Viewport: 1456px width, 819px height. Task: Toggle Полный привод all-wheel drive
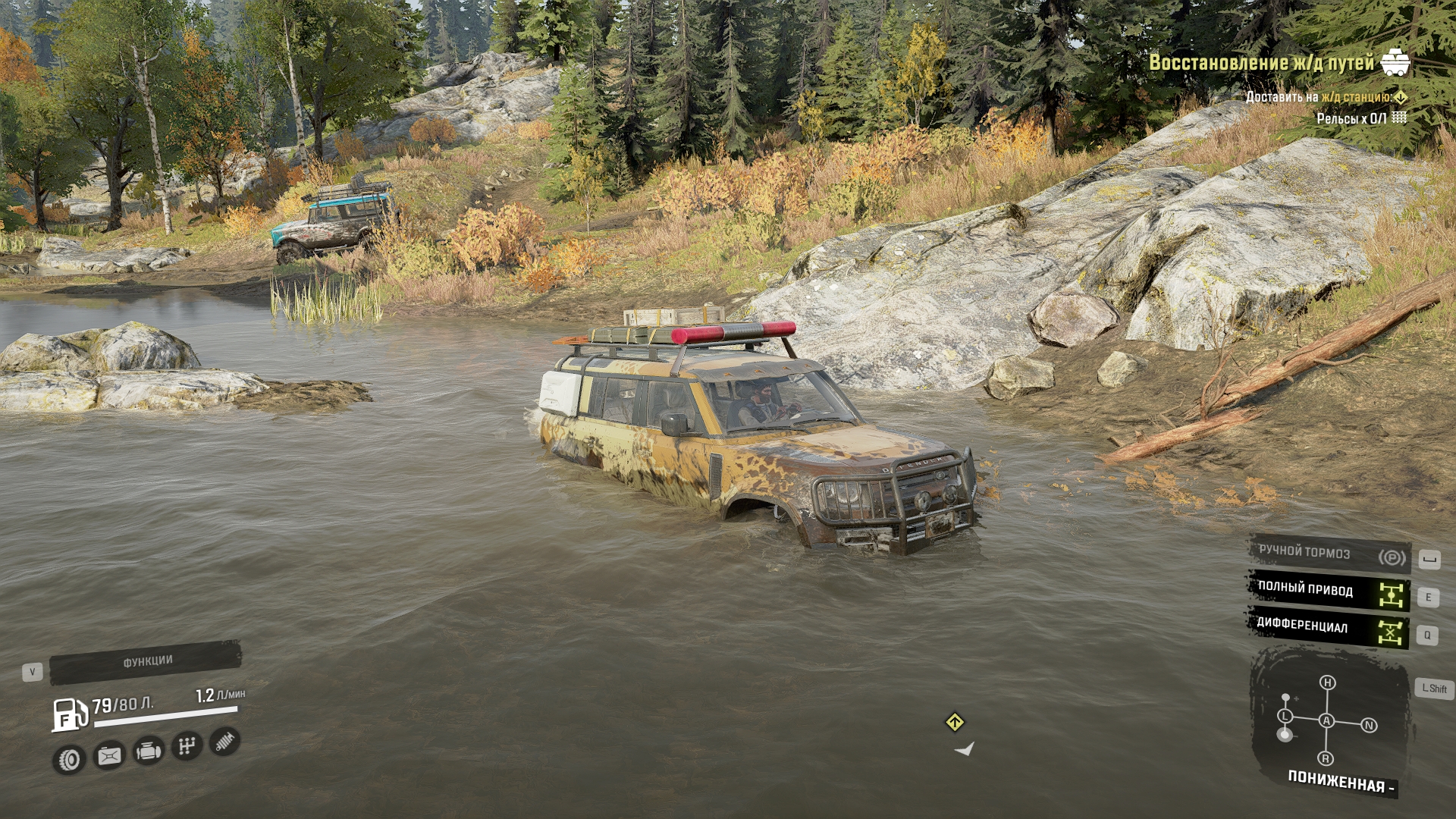1329,591
